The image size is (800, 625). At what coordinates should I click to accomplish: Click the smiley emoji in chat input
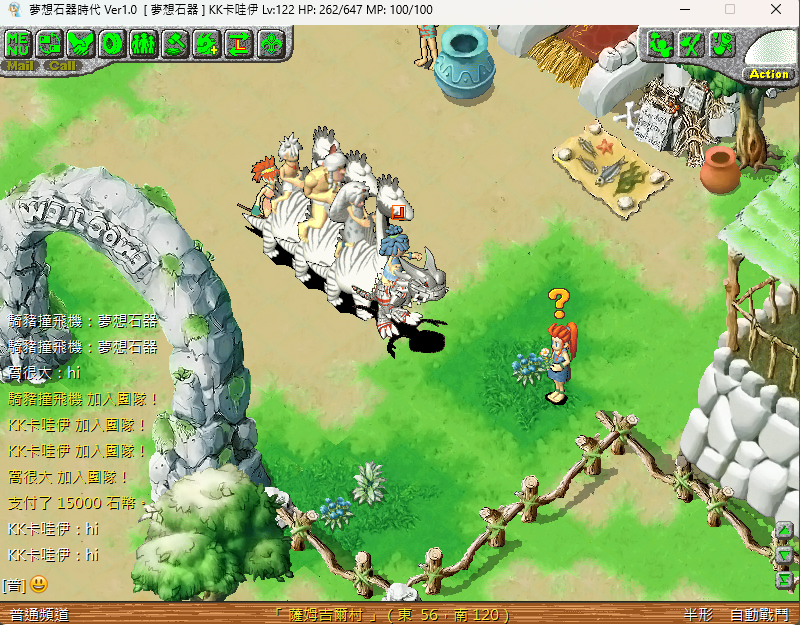point(38,583)
